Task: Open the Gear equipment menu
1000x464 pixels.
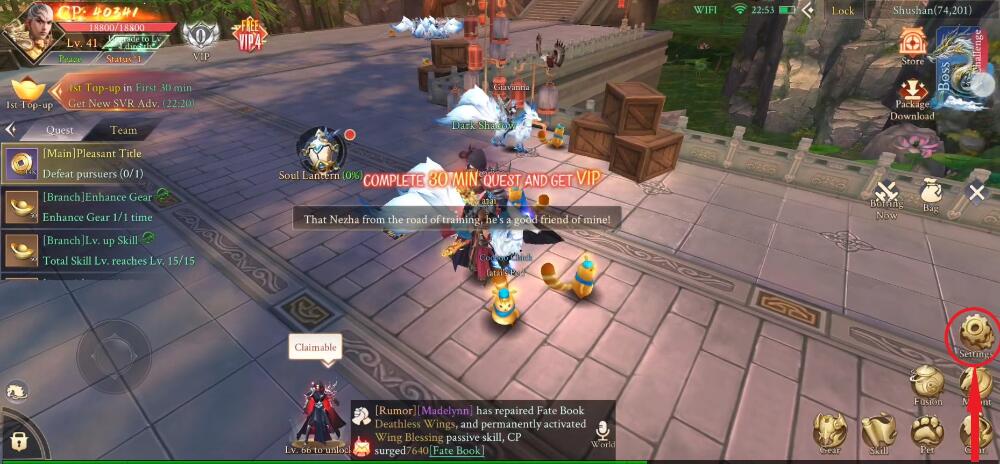Action: tap(830, 433)
